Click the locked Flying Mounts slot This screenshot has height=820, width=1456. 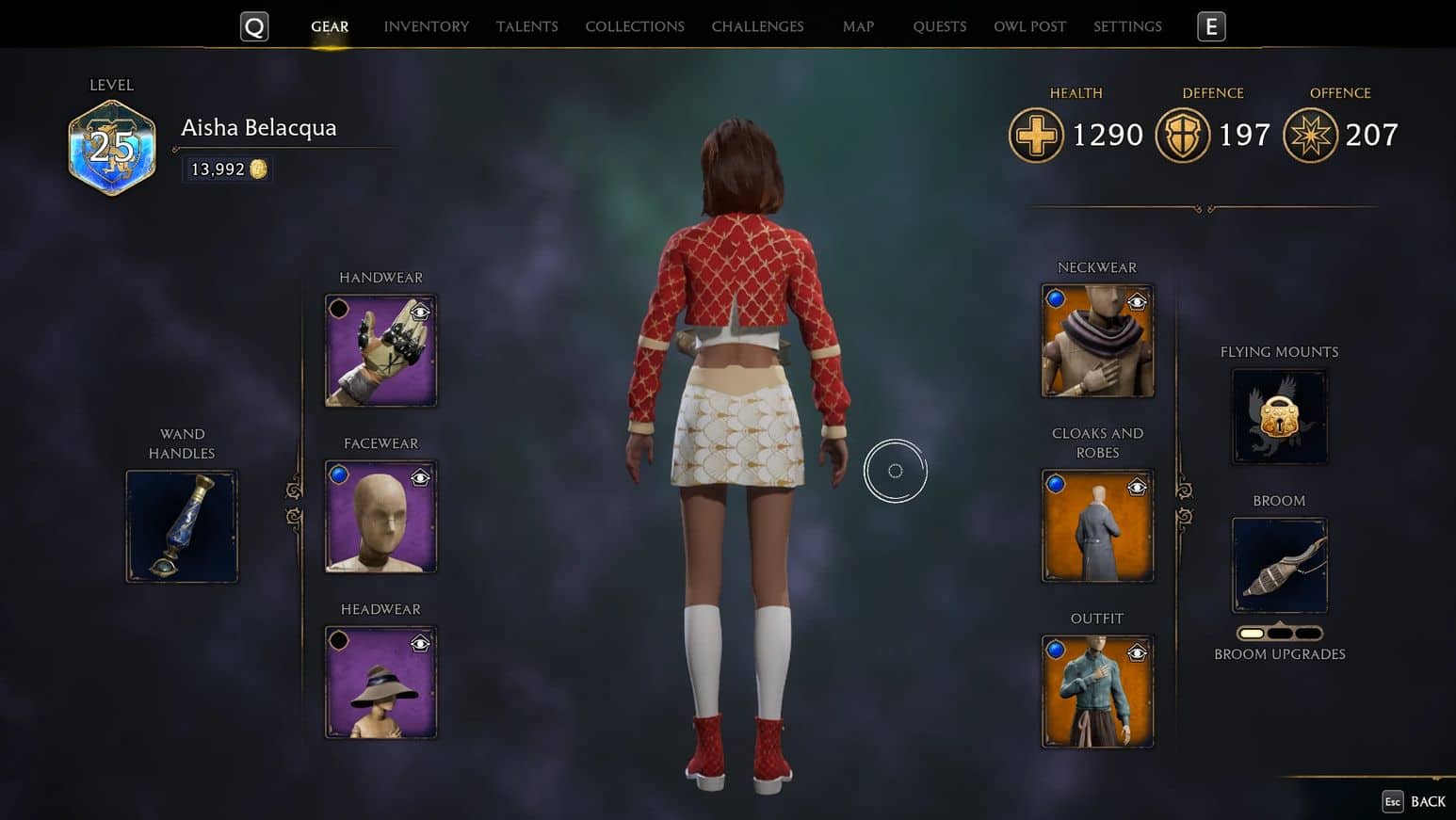click(1279, 417)
